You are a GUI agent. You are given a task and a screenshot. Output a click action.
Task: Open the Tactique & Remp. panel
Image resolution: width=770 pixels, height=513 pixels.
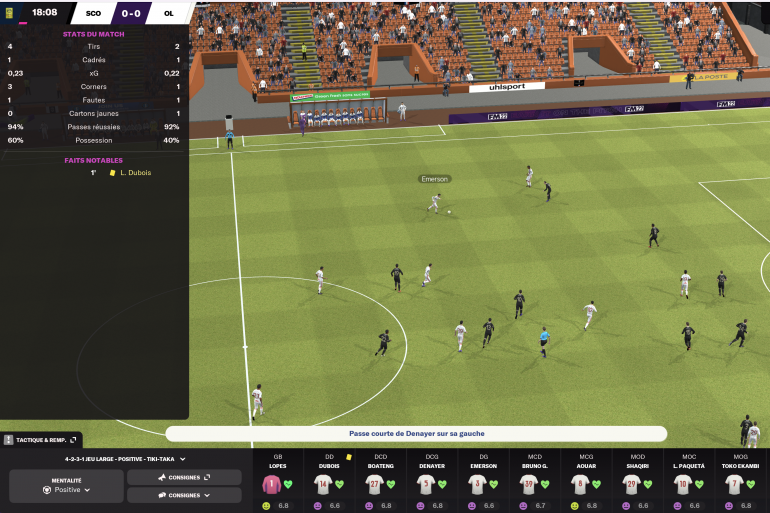click(40, 439)
